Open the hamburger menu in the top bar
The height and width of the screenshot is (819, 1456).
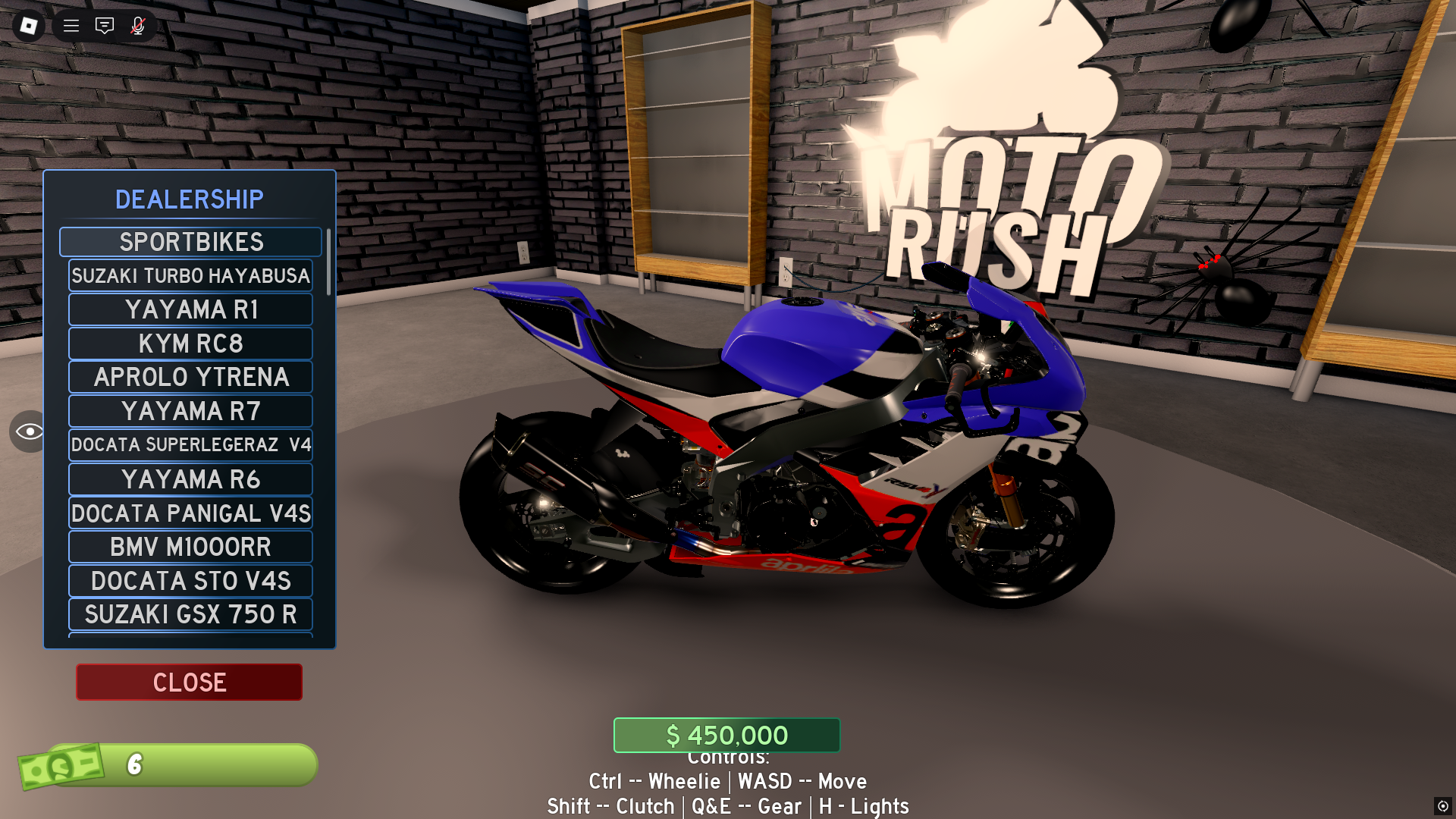tap(70, 25)
